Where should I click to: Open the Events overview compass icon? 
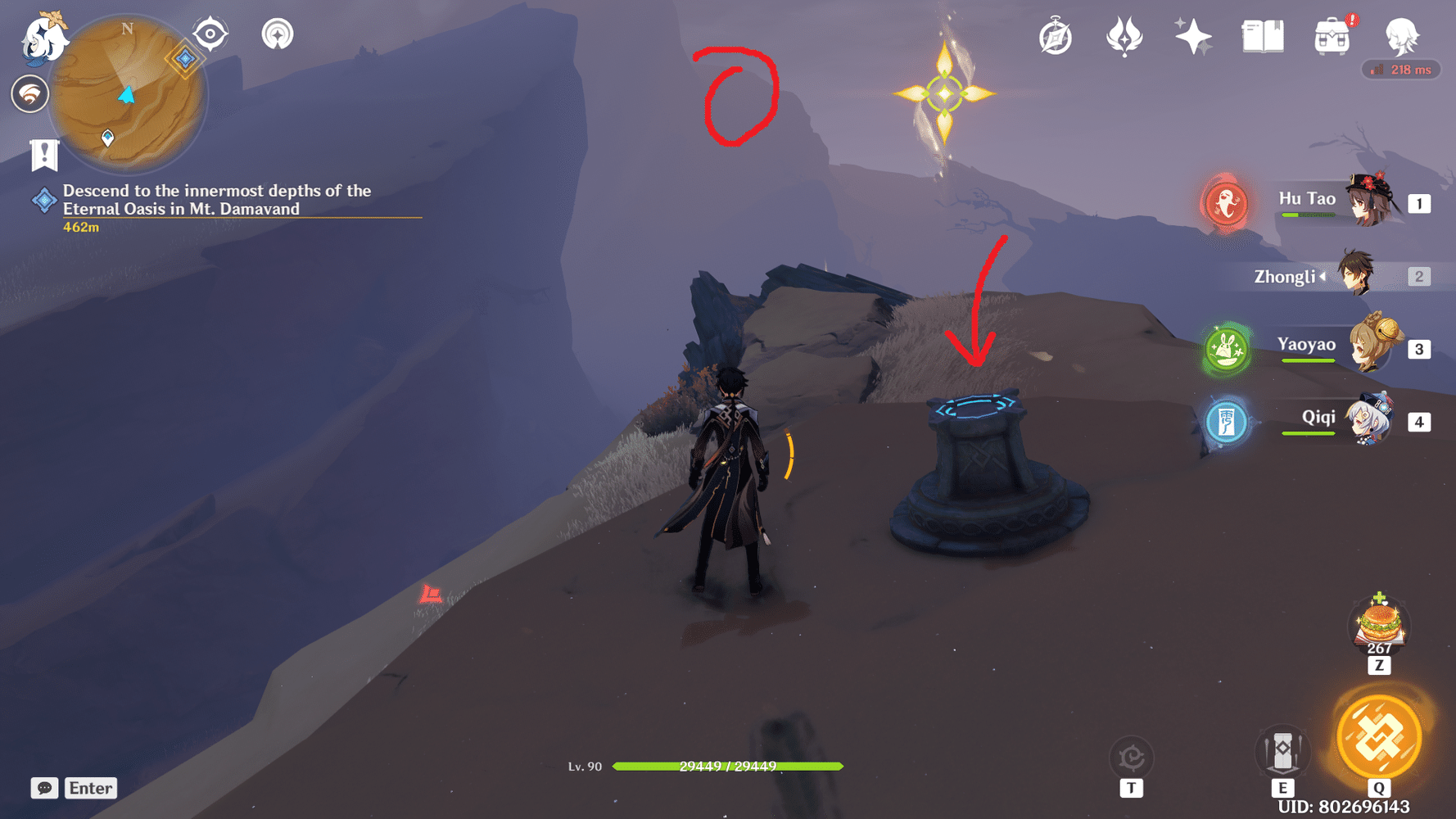click(1056, 34)
